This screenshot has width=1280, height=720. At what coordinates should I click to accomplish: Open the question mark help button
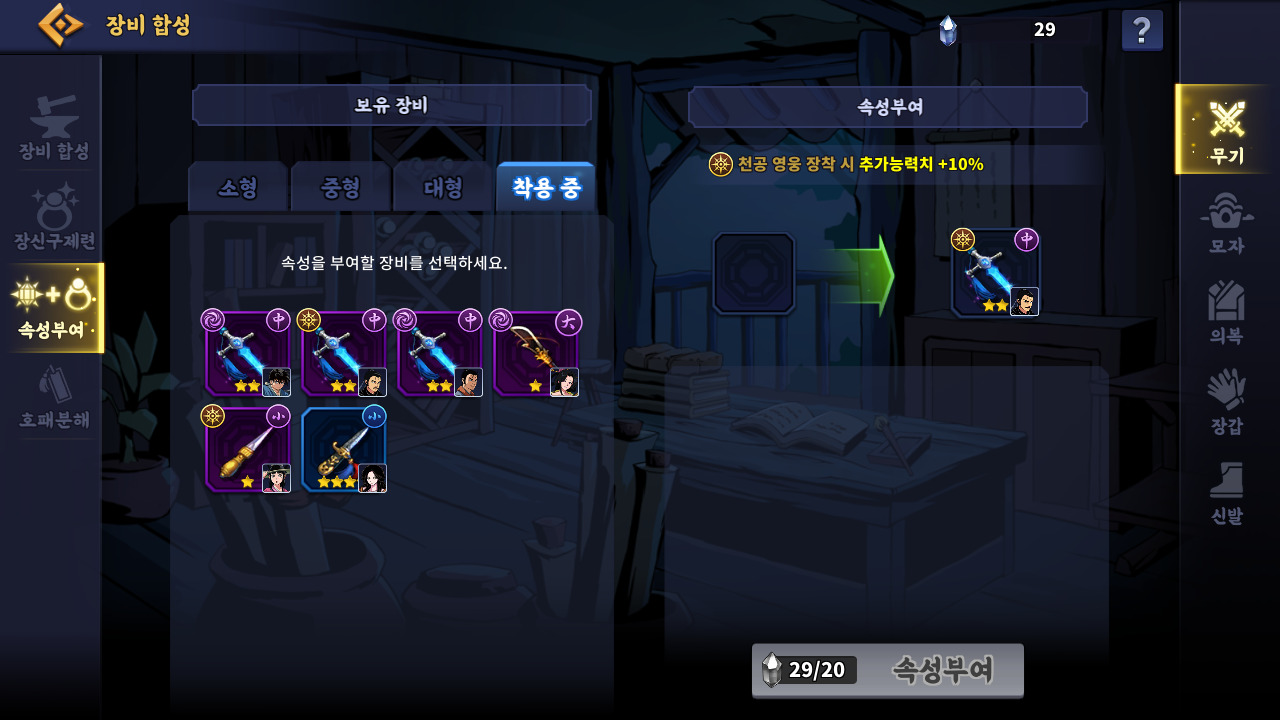tap(1142, 30)
